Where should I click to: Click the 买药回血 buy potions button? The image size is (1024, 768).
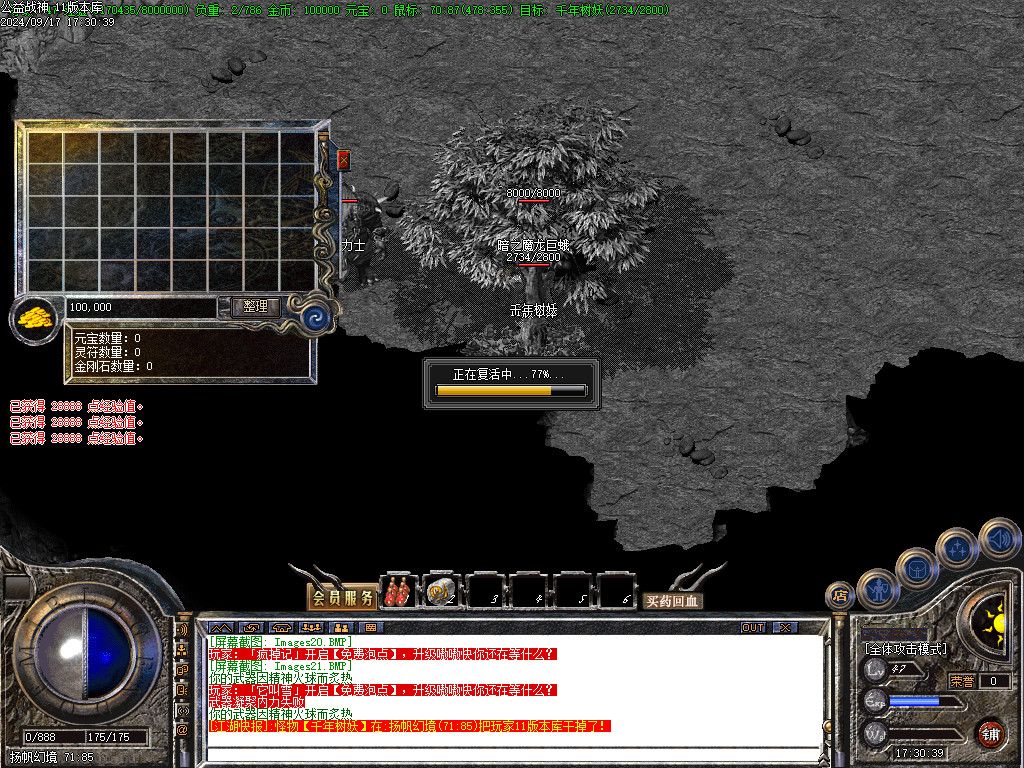[x=672, y=601]
